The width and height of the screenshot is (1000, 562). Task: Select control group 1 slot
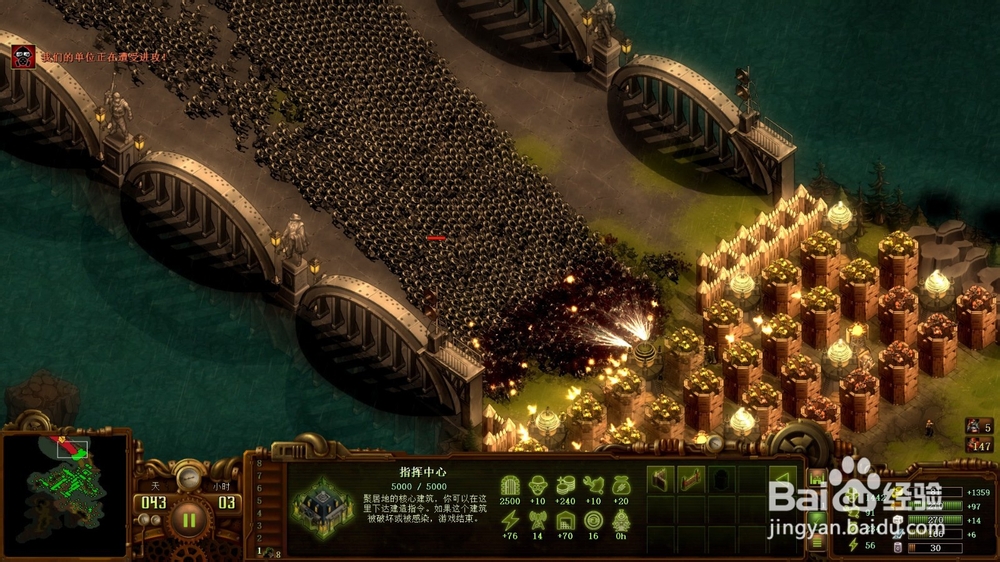[x=260, y=551]
